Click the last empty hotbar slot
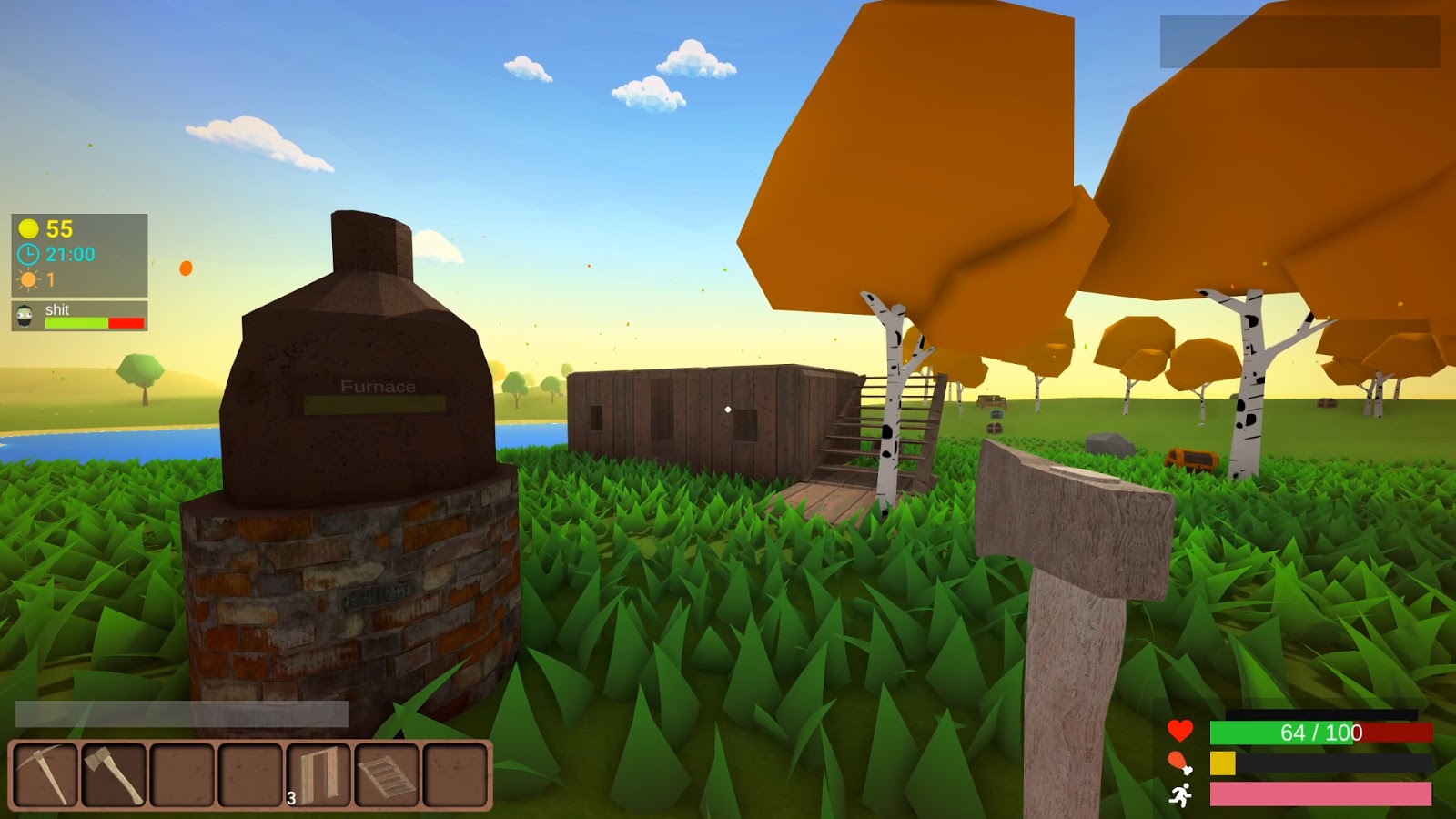 457,775
